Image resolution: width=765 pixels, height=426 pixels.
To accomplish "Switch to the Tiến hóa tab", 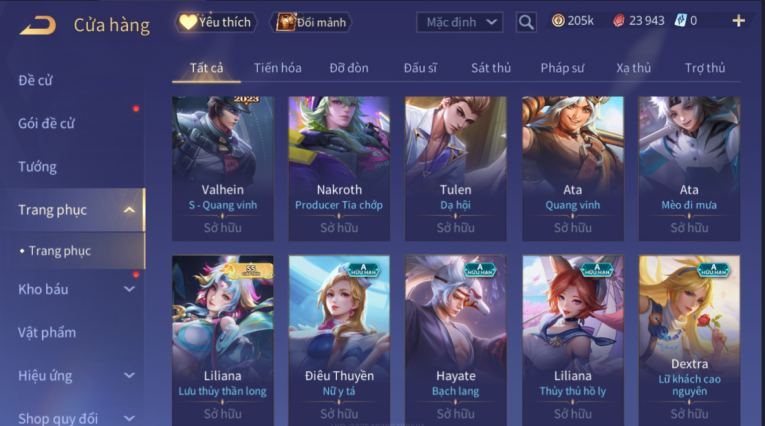I will (277, 68).
